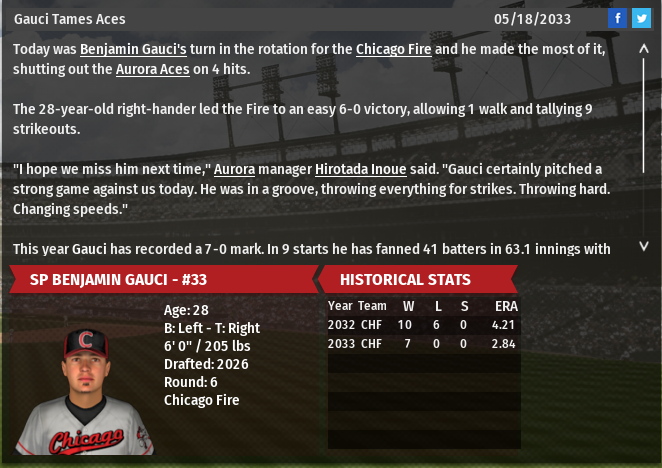The width and height of the screenshot is (662, 468).
Task: Select the 2032 CHF stats row
Action: coord(423,325)
